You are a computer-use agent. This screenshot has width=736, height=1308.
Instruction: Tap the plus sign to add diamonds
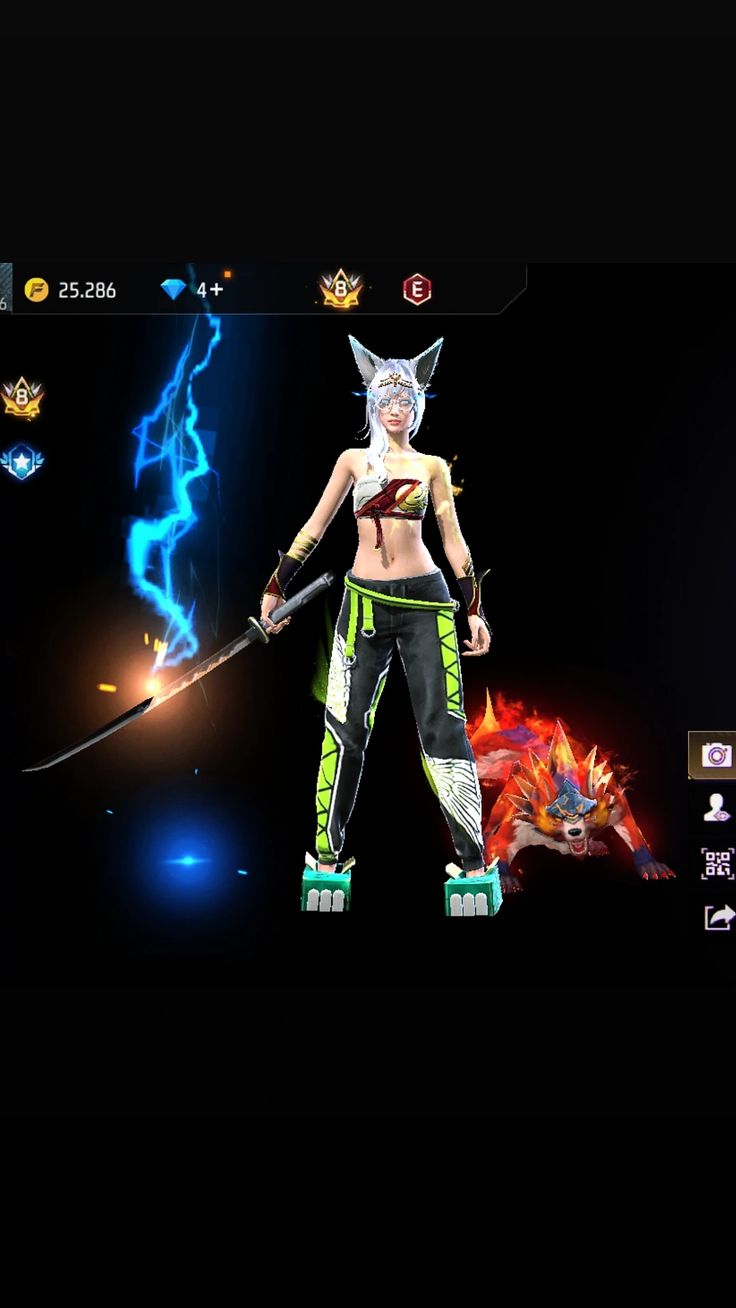217,290
